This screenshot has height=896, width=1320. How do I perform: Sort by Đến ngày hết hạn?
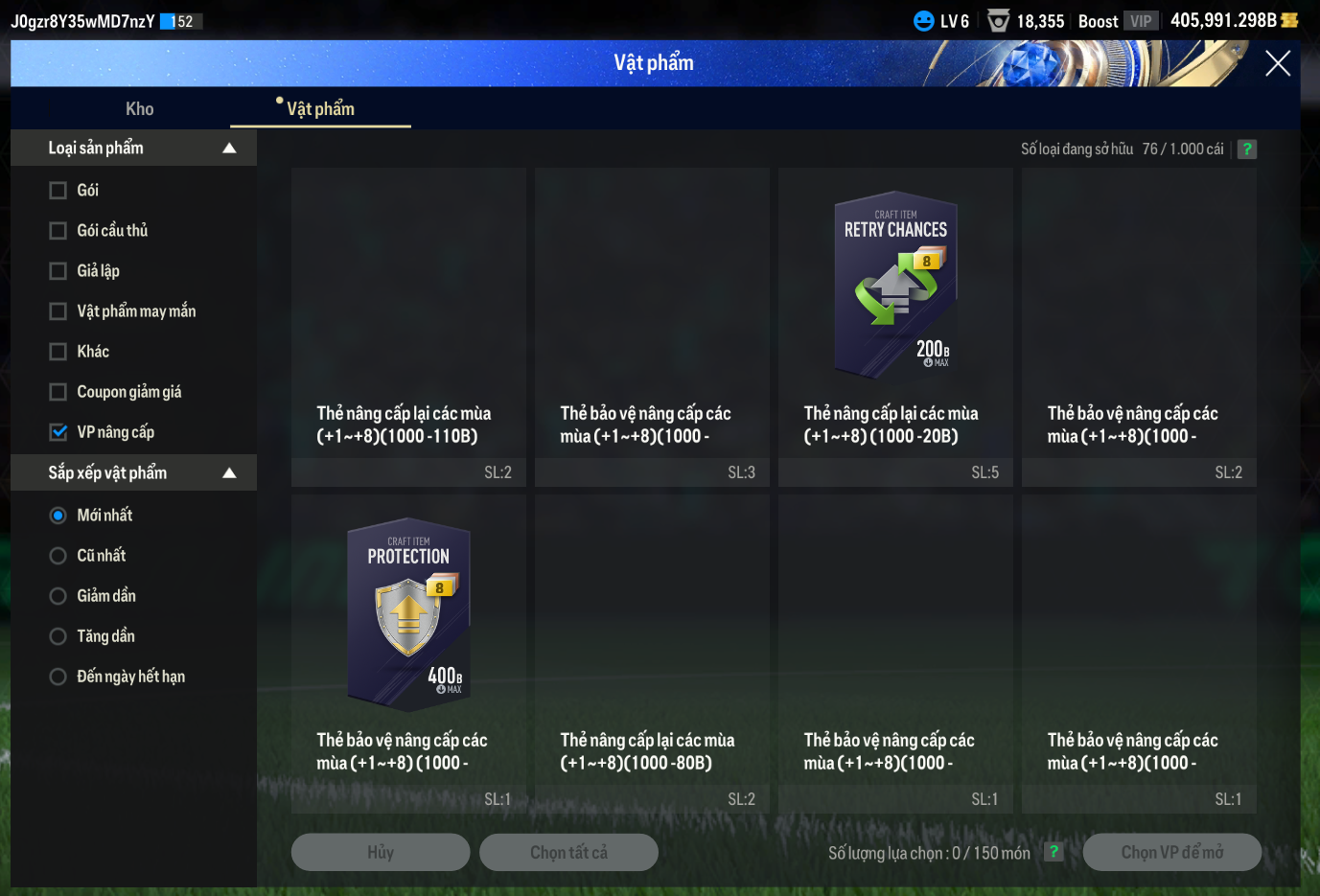(x=58, y=677)
